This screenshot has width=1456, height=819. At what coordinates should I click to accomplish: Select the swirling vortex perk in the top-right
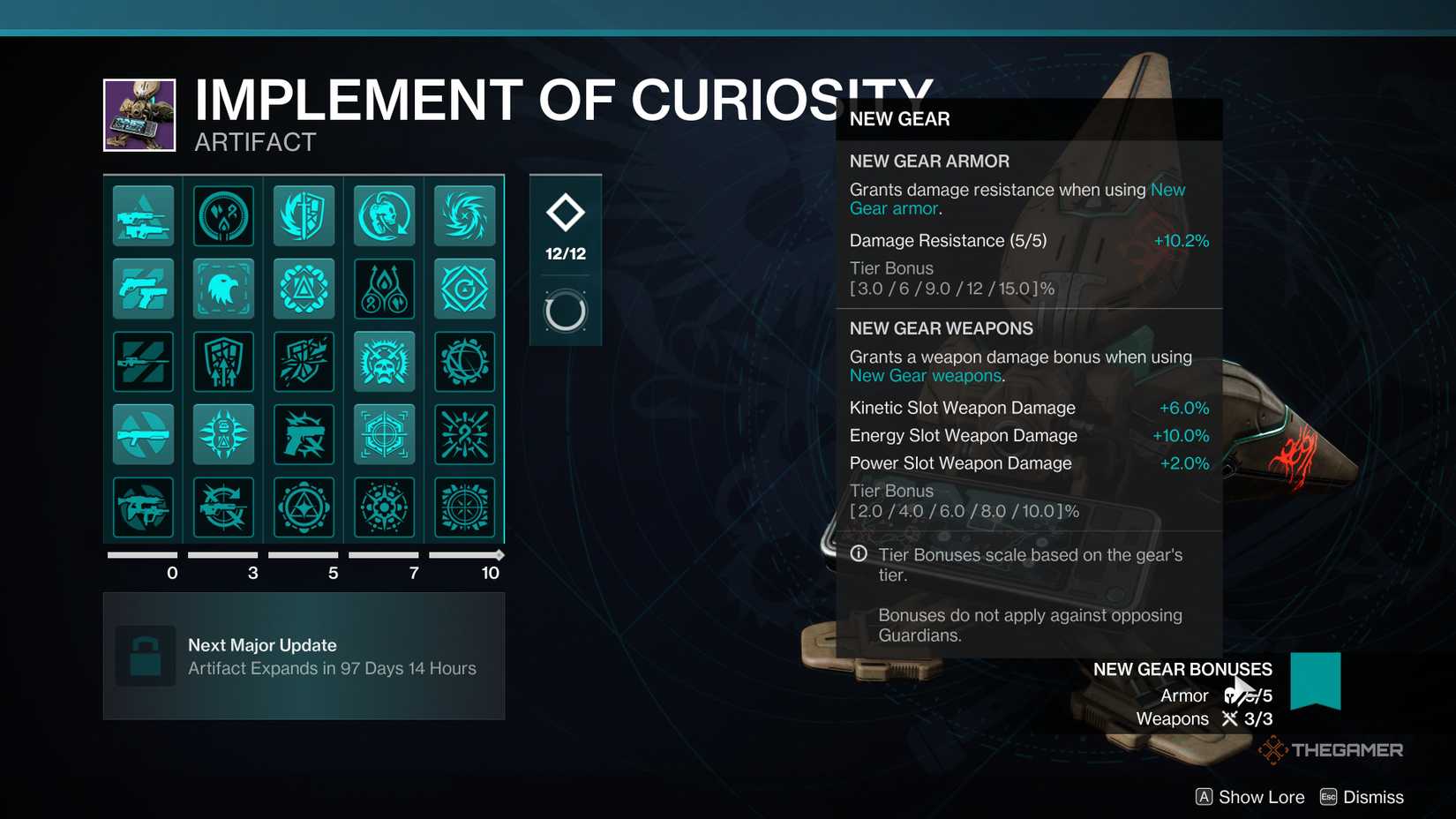pos(465,214)
